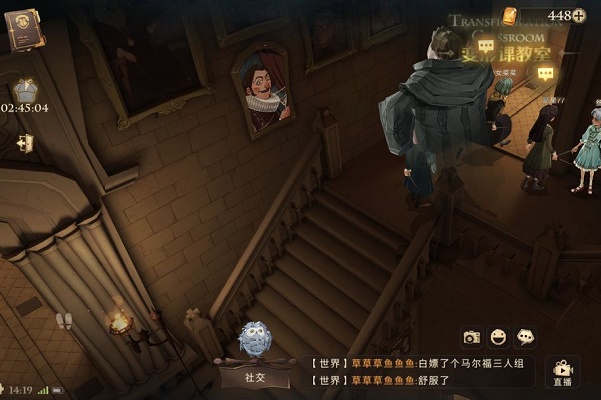Open the chat bubble icon beside the smiley

point(525,338)
